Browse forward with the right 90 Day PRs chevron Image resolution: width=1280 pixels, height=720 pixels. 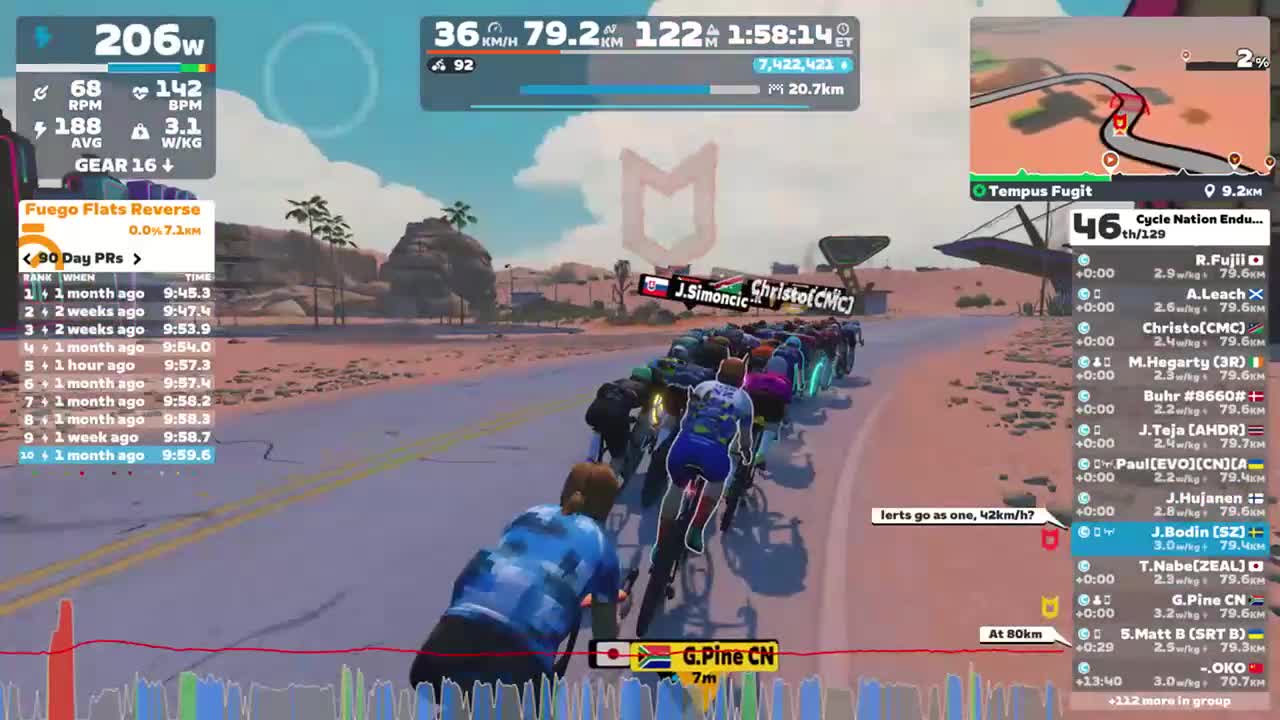139,258
